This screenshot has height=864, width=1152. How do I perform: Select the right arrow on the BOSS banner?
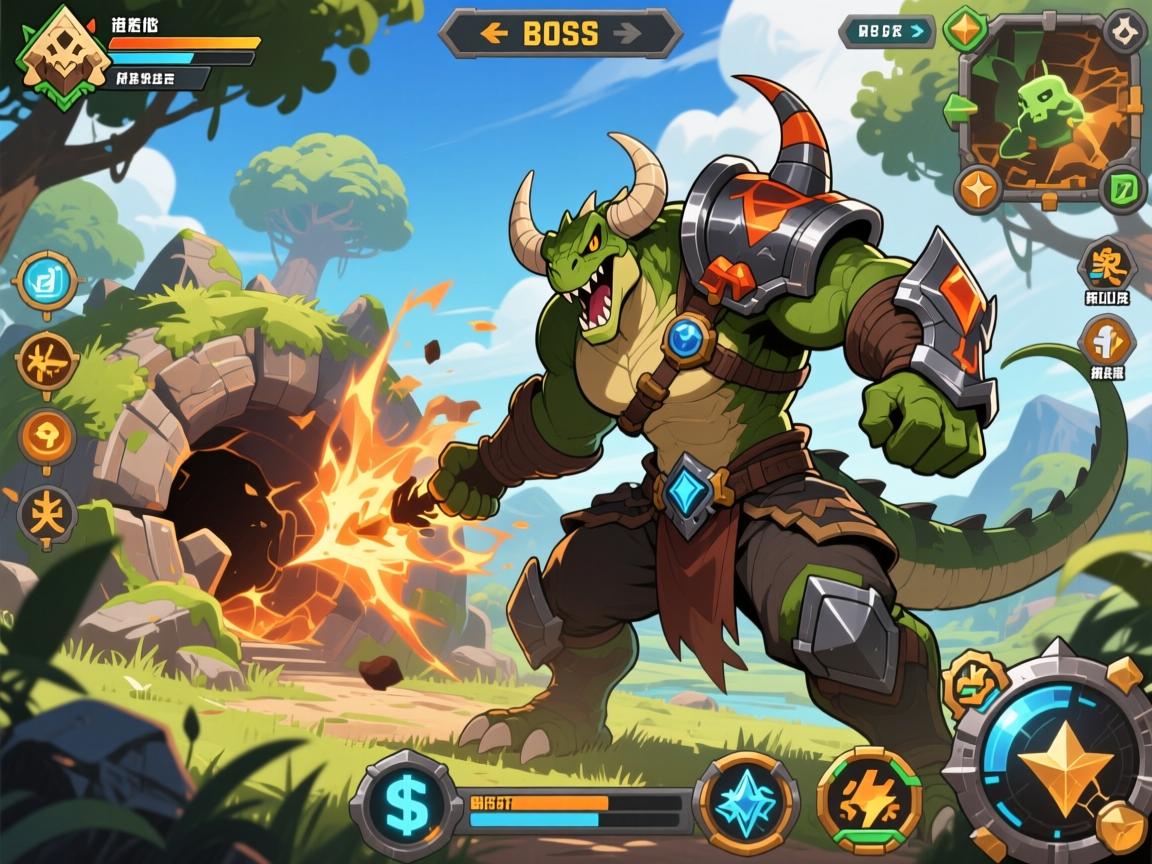628,33
